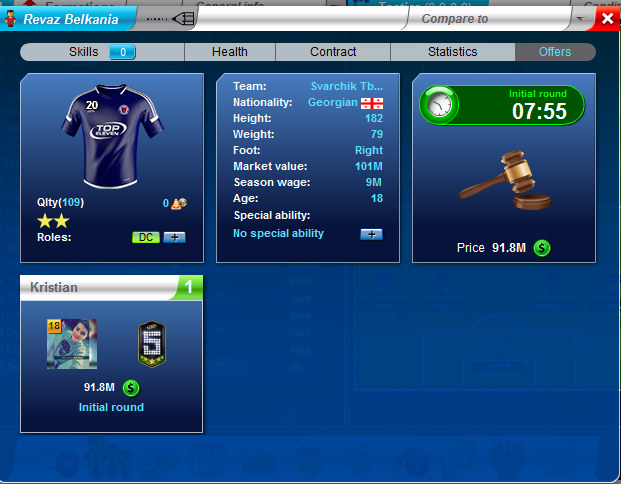Open the Health tab
This screenshot has width=621, height=484.
point(229,52)
